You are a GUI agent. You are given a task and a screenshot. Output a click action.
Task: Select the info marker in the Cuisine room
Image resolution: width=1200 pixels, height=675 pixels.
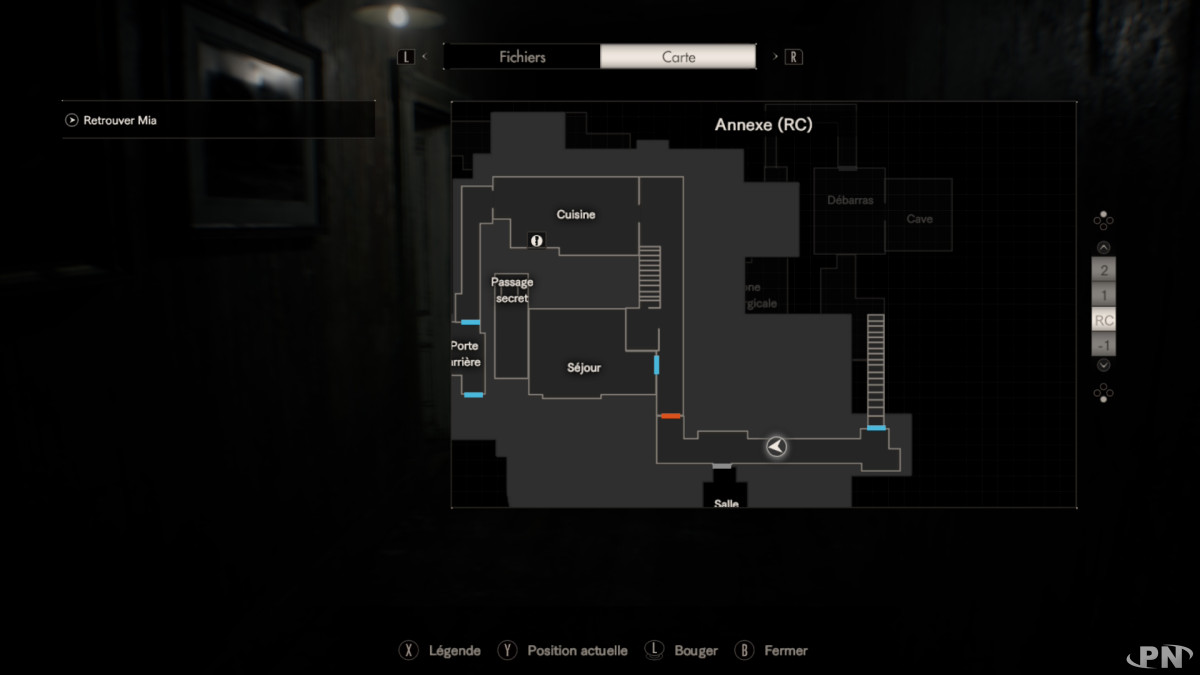[x=536, y=240]
